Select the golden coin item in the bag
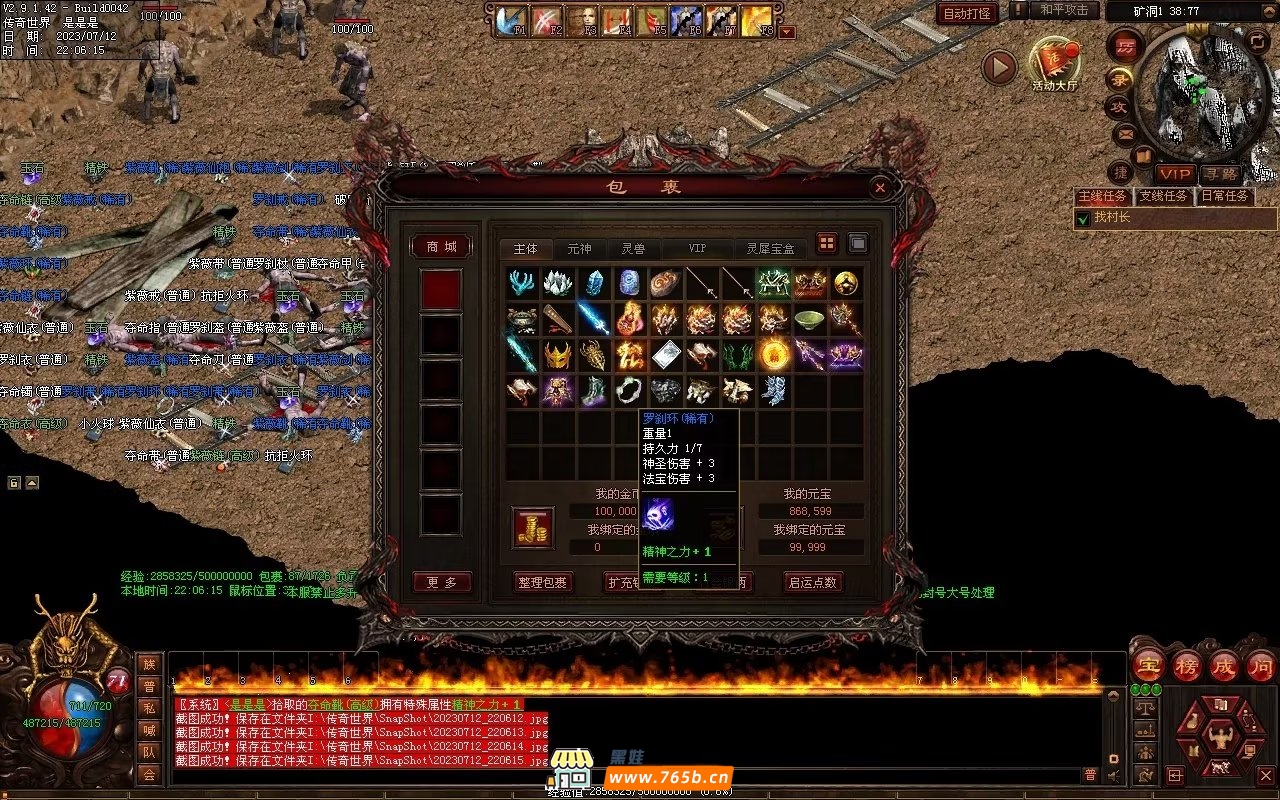The width and height of the screenshot is (1280, 800). point(846,284)
